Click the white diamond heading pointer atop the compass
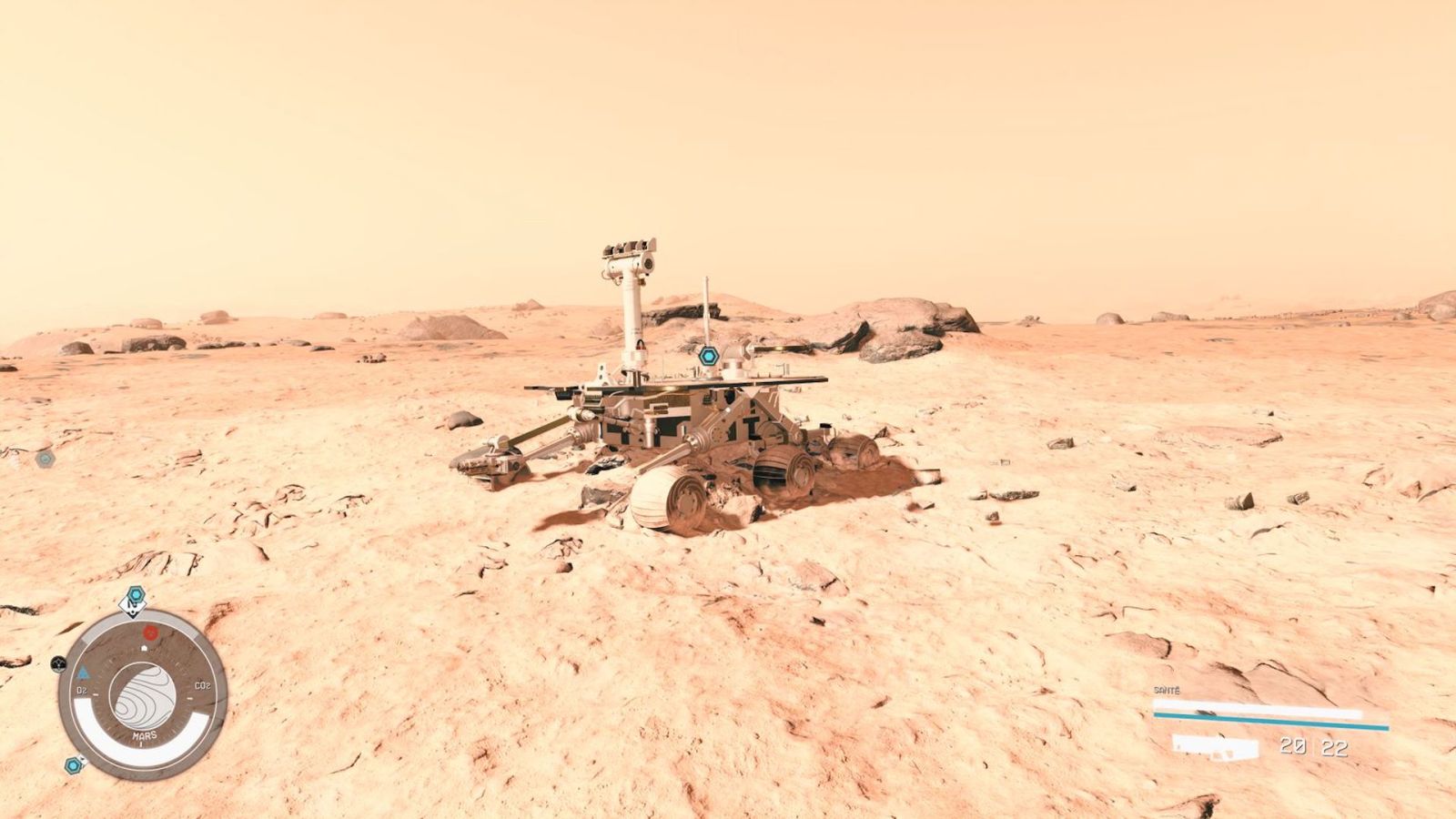 coord(134,608)
